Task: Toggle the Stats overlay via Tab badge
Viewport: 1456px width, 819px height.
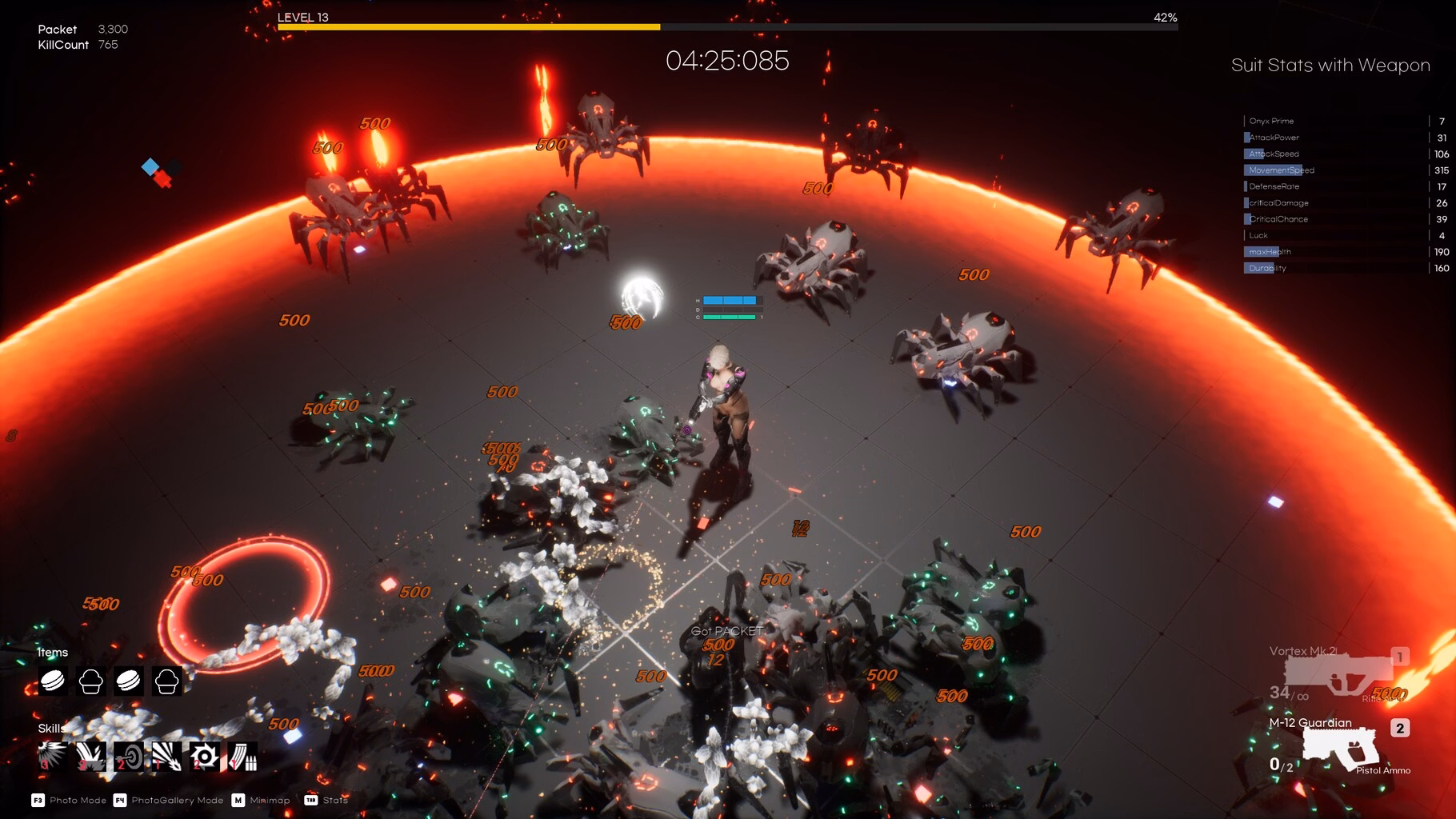Action: tap(312, 800)
